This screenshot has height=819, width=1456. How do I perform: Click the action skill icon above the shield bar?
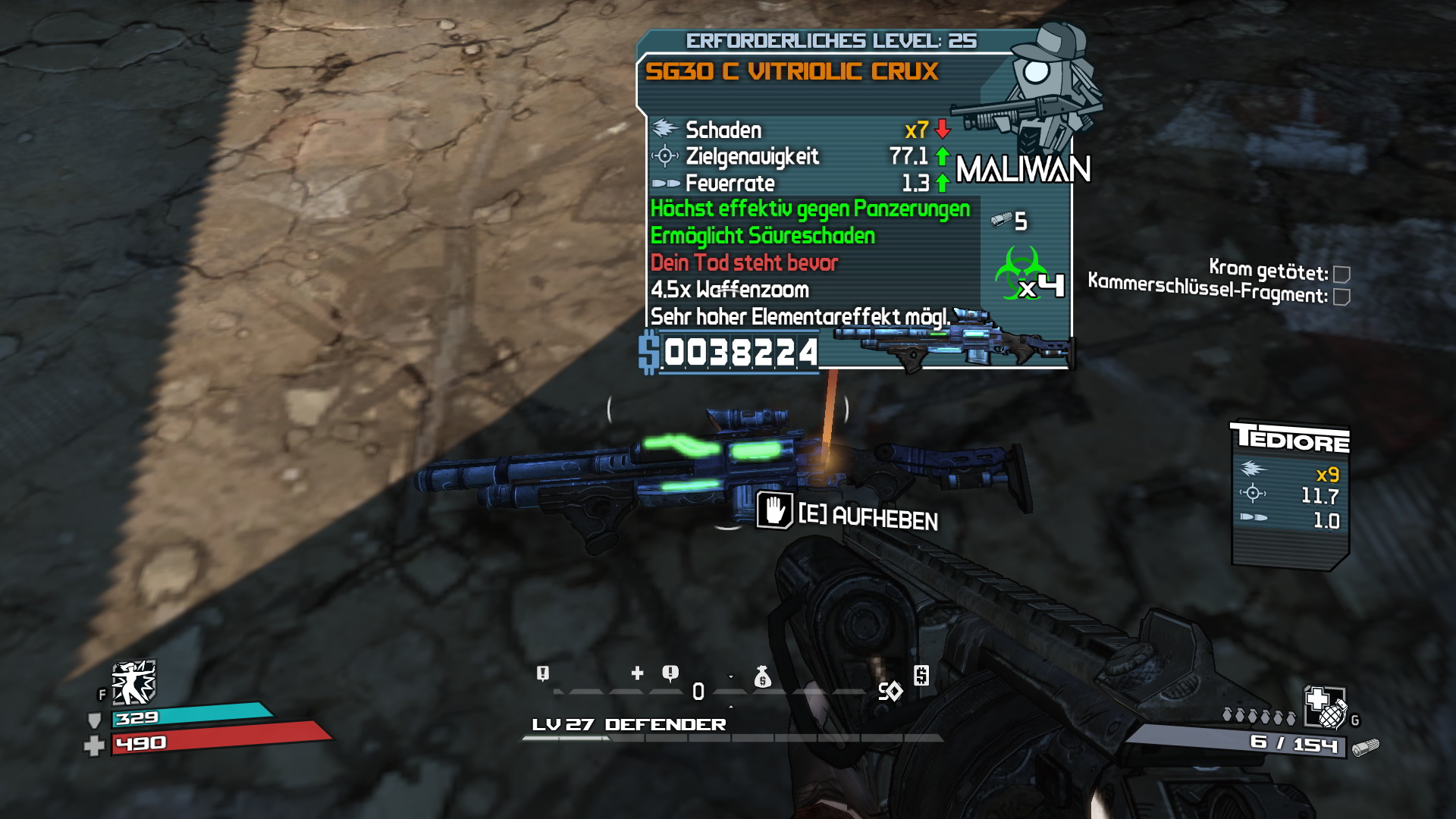(x=133, y=682)
